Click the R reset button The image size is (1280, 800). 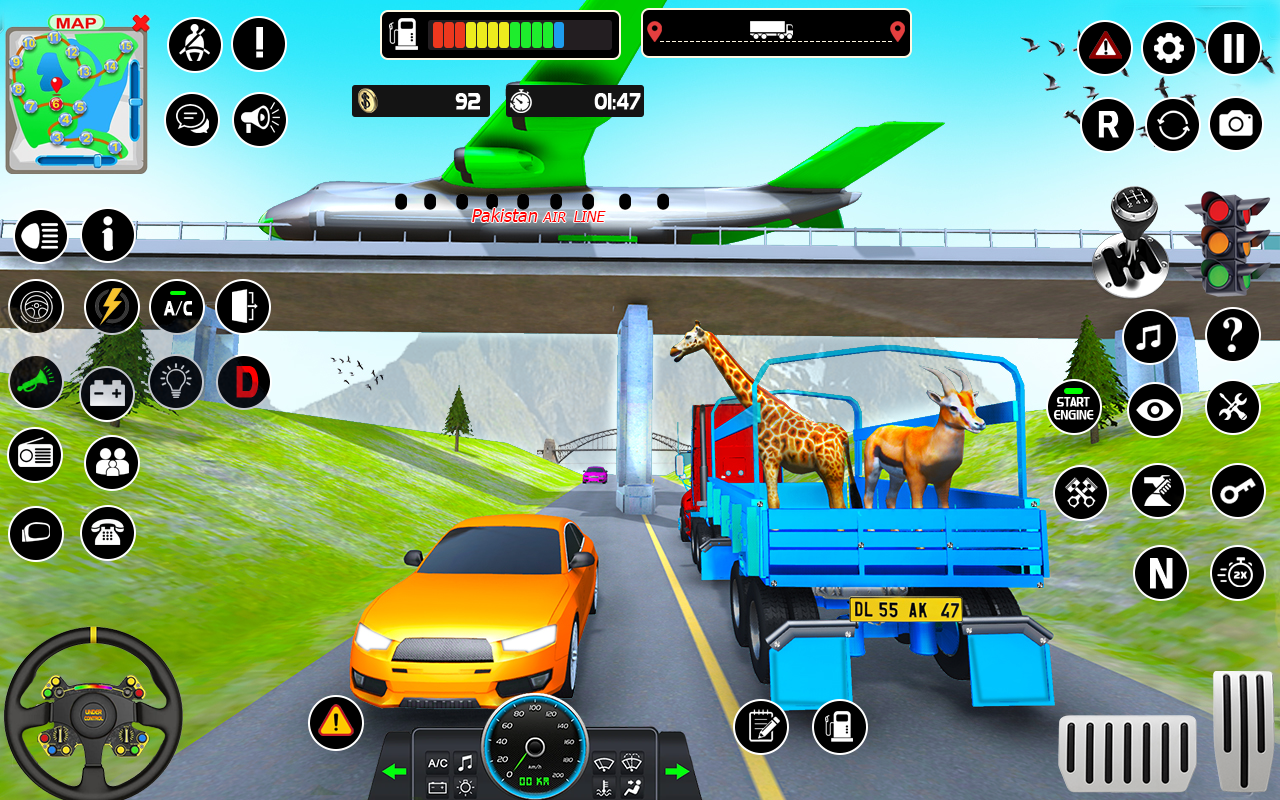(1107, 124)
